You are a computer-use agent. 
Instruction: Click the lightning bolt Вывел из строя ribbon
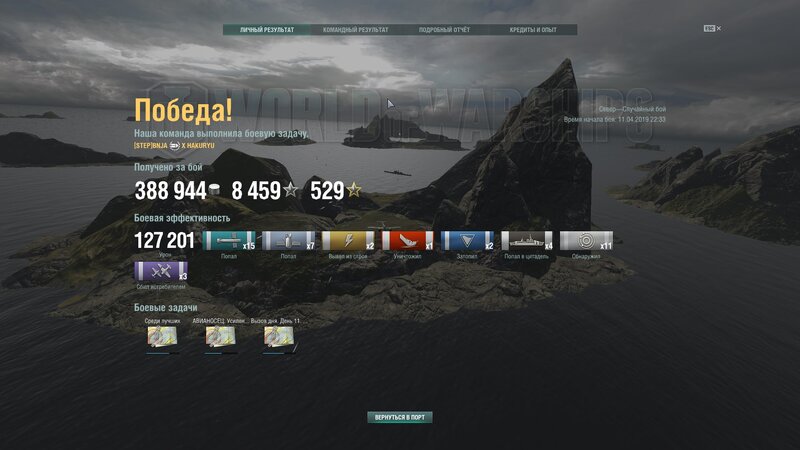coord(348,241)
